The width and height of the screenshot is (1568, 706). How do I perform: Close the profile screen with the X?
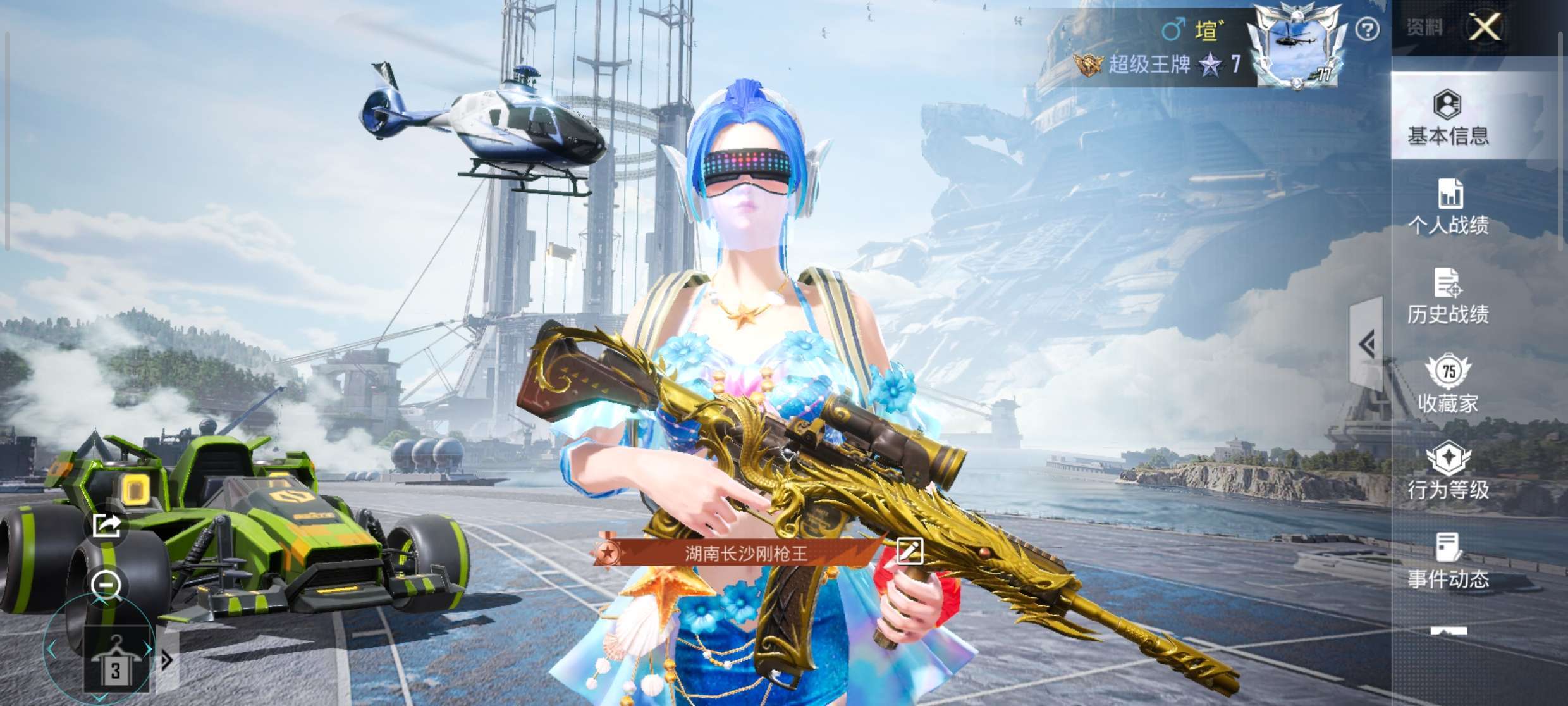pyautogui.click(x=1485, y=28)
